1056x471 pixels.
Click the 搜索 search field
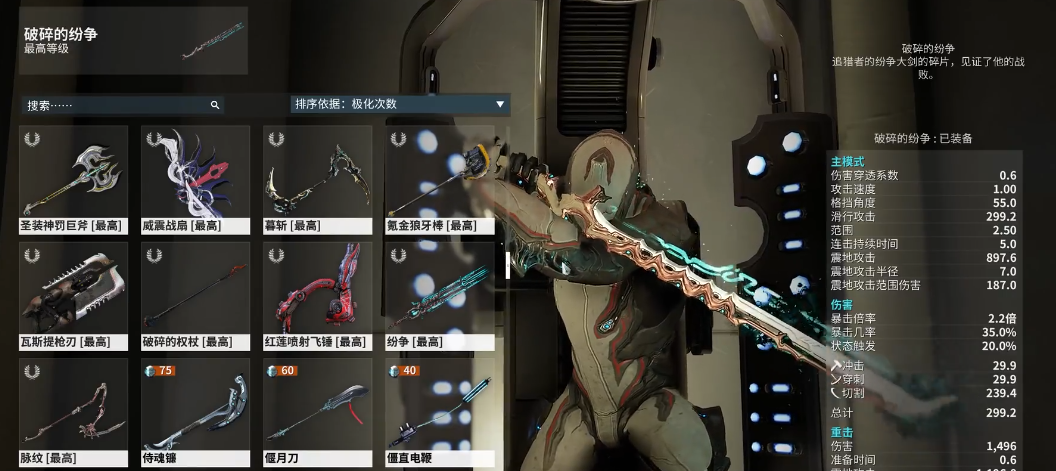click(115, 105)
